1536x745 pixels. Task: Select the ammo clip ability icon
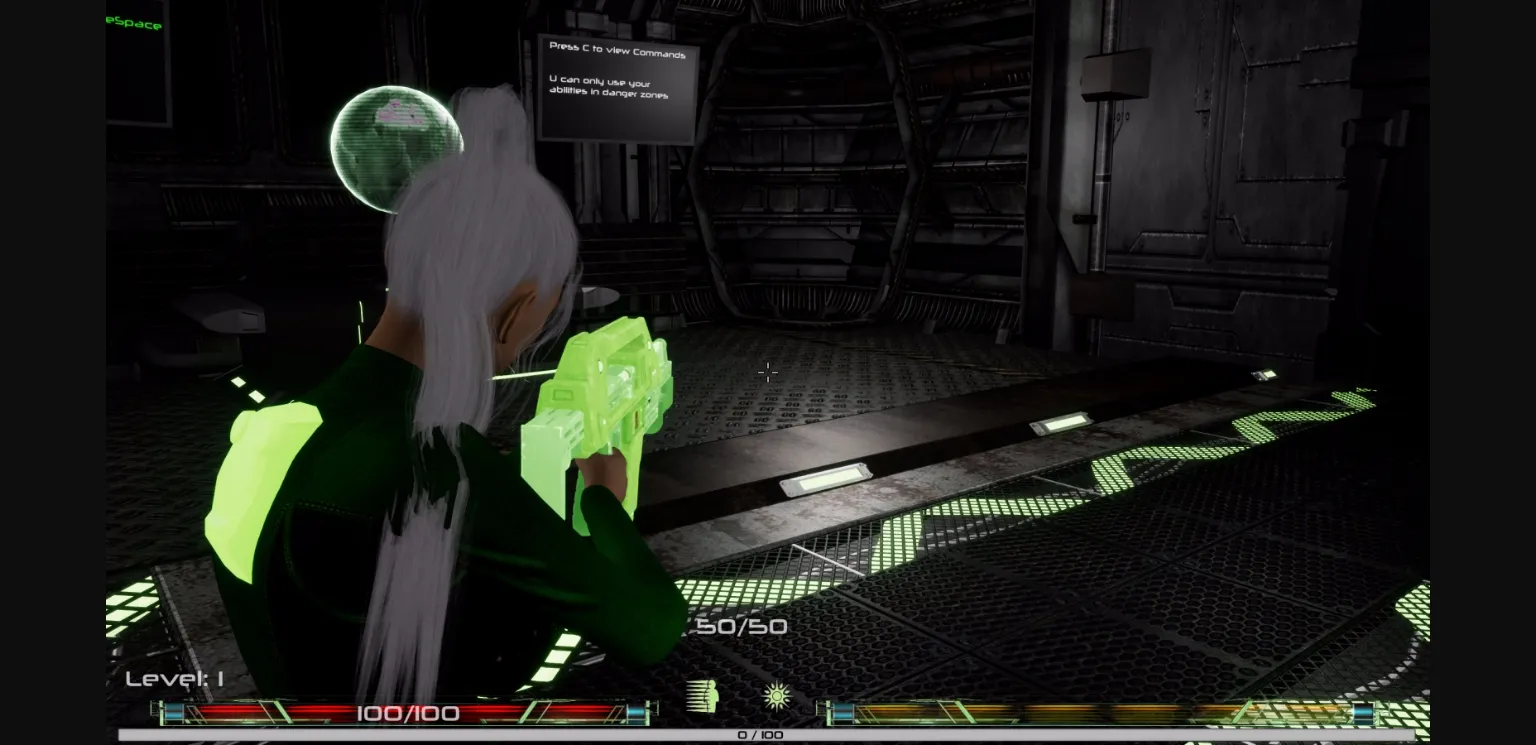tap(698, 695)
